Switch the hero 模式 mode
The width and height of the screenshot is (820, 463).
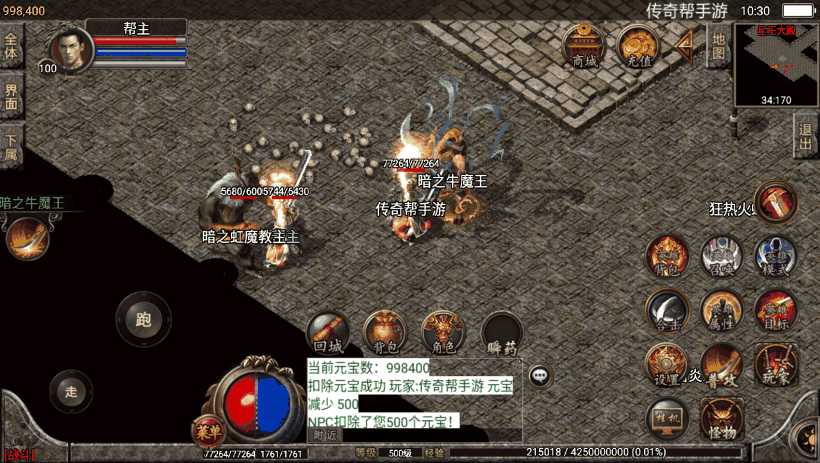pyautogui.click(x=775, y=257)
